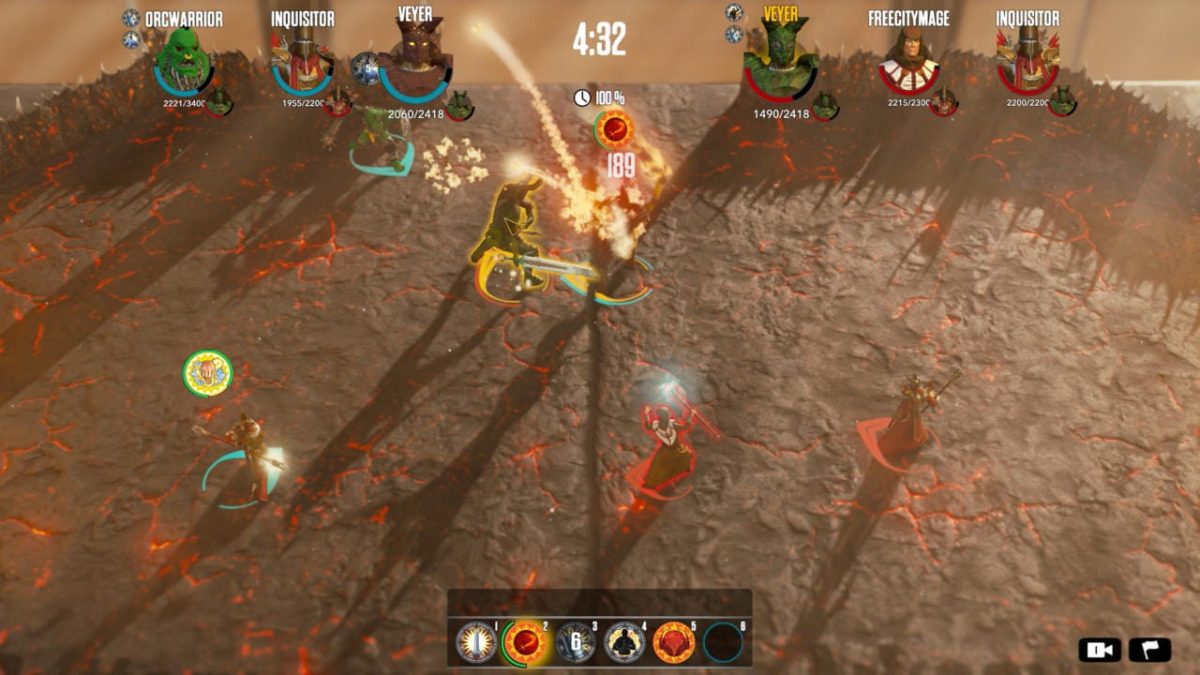
Task: Cast the fire orb ability in slot 2
Action: 522,642
